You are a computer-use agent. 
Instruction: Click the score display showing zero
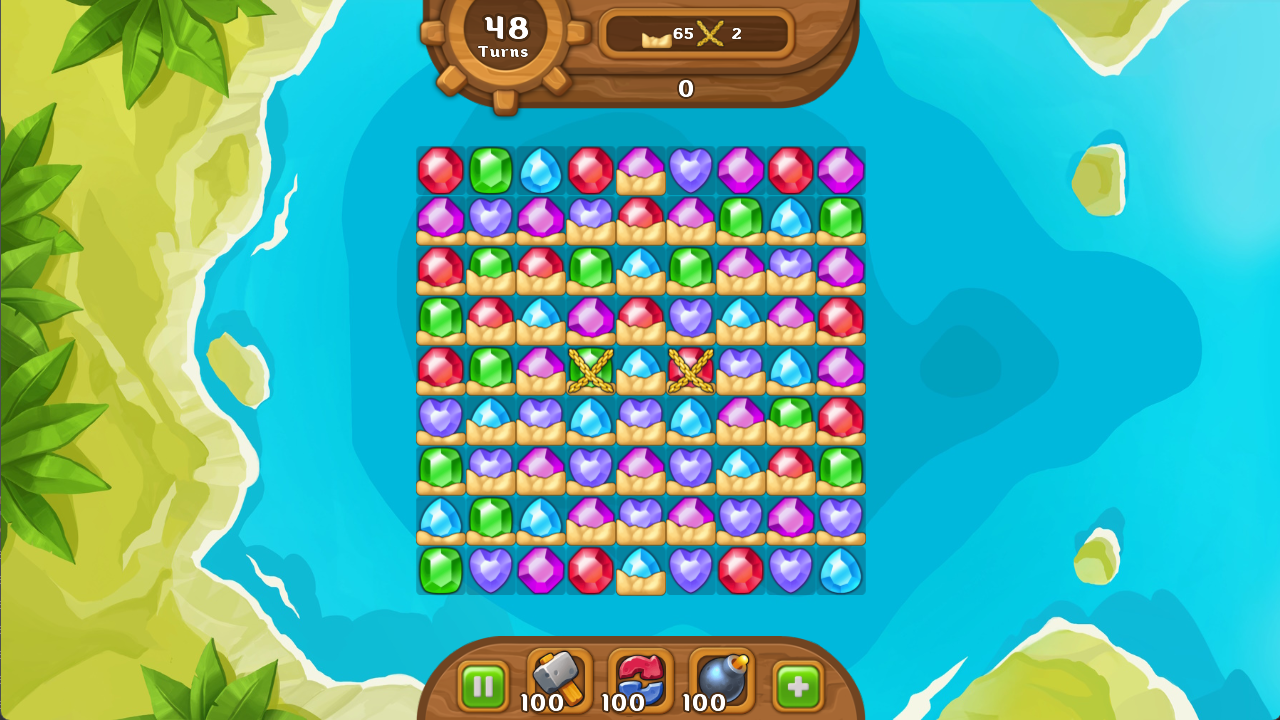686,89
